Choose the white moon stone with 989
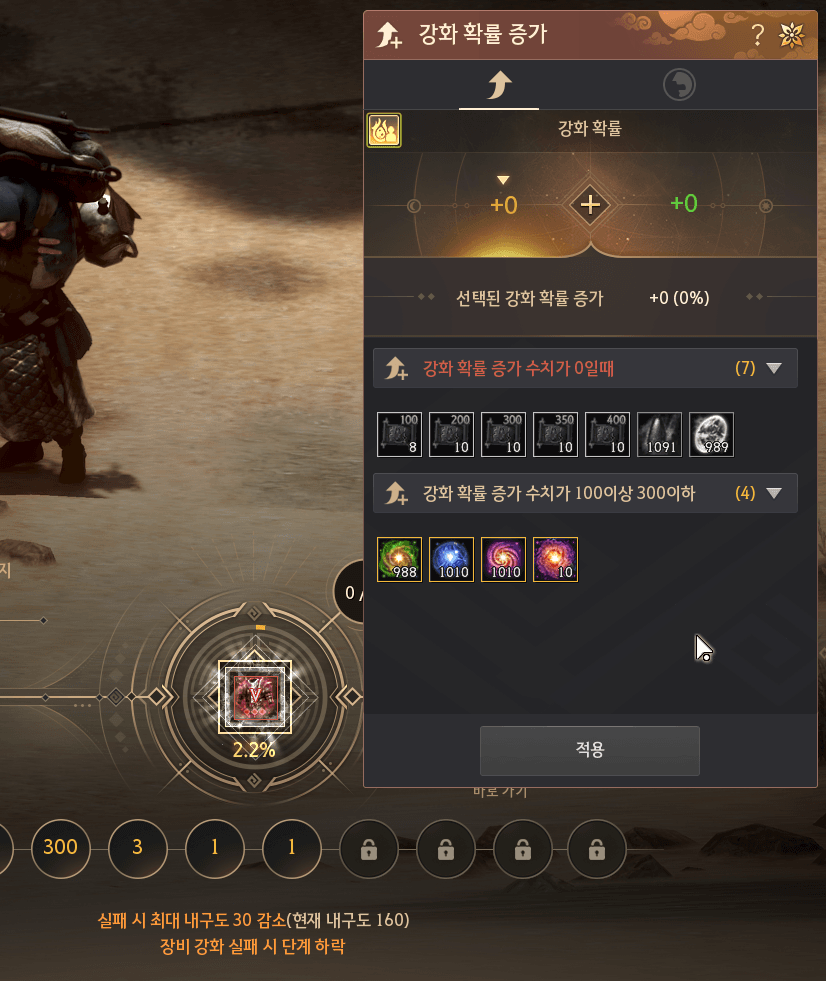Image resolution: width=826 pixels, height=981 pixels. click(711, 434)
